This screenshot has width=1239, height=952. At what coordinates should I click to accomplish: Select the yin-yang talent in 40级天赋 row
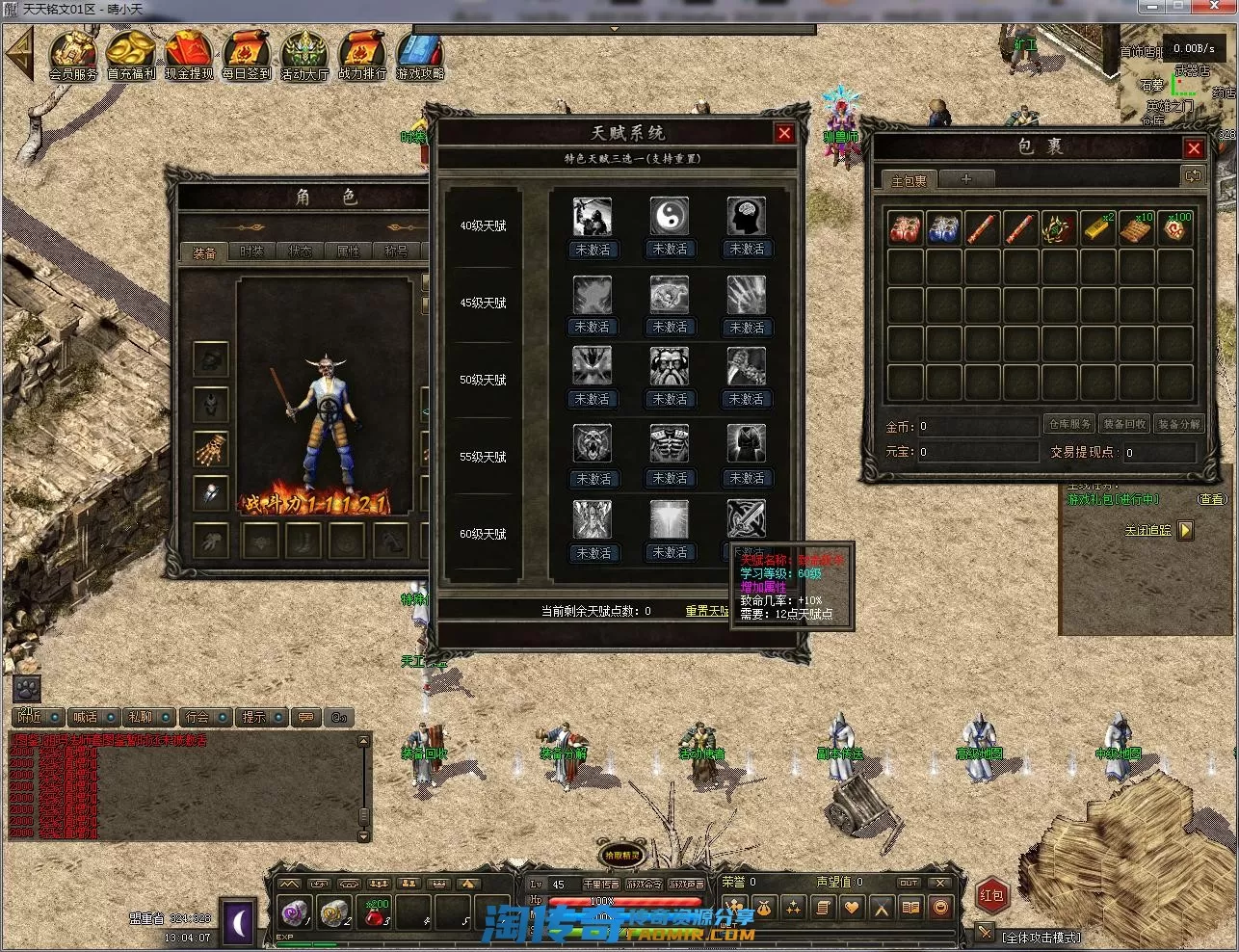coord(670,218)
